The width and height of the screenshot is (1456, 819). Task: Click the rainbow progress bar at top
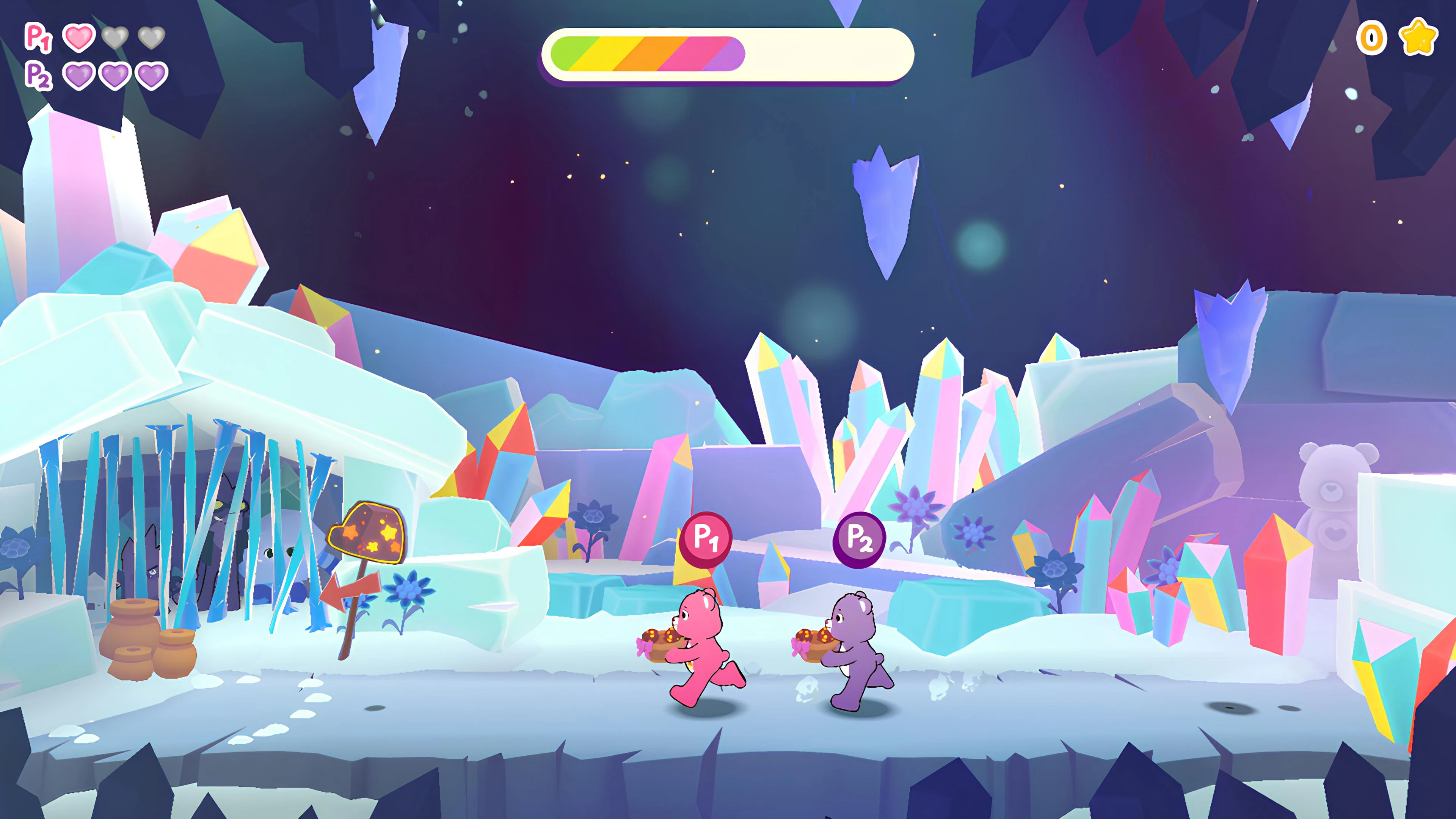(x=729, y=53)
